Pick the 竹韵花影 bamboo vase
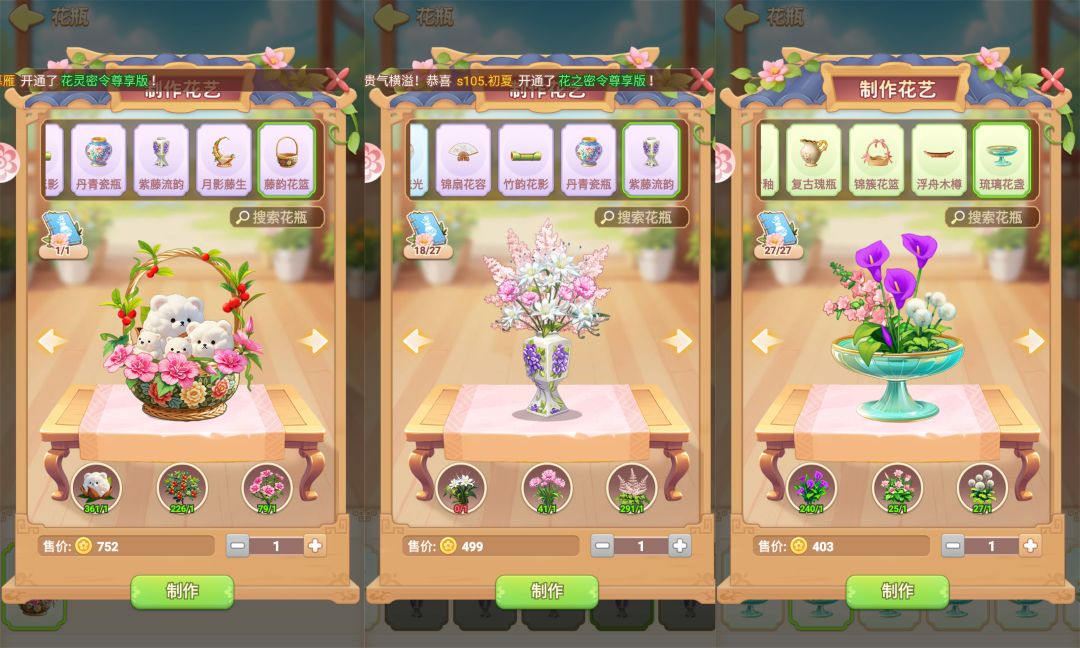Viewport: 1080px width, 648px height. point(525,159)
